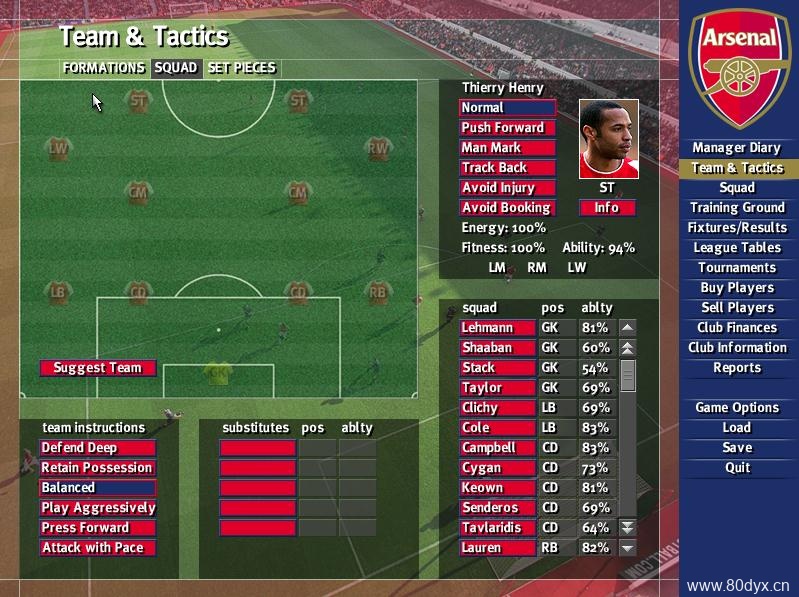Switch to the Formations tab
The height and width of the screenshot is (597, 799).
[x=103, y=68]
